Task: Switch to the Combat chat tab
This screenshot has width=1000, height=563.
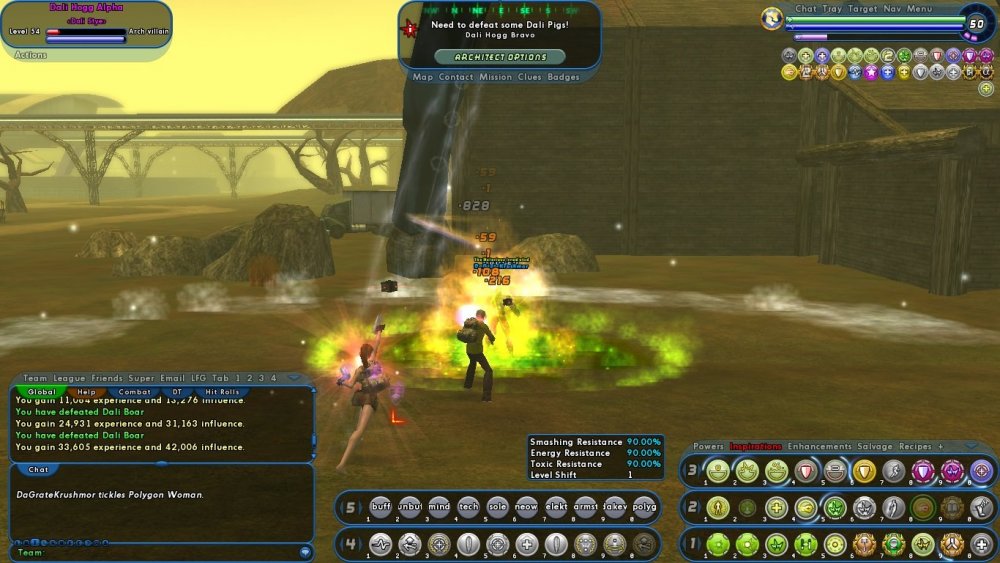Action: (x=135, y=392)
